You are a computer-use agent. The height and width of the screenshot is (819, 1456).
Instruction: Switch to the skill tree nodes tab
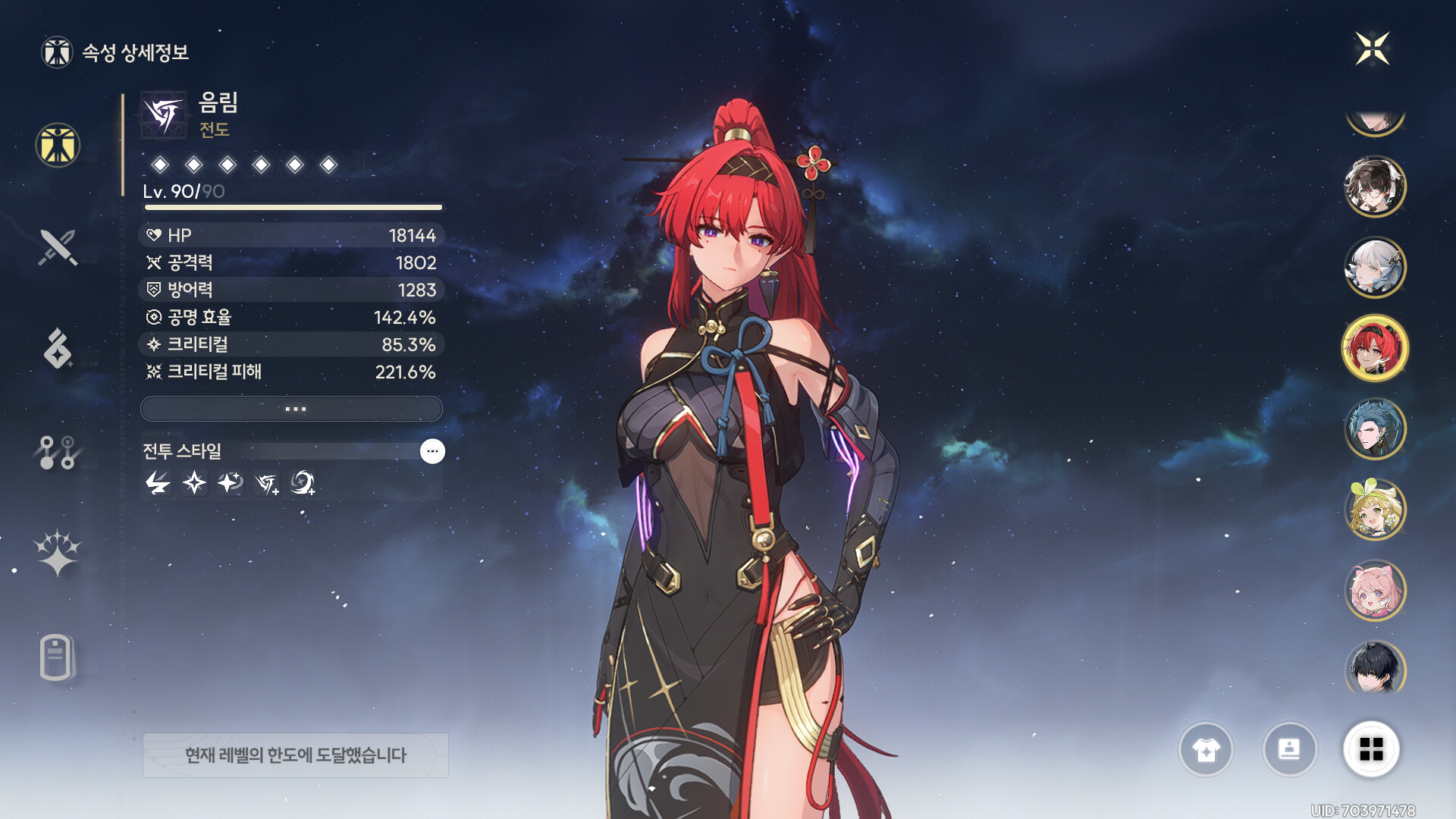58,452
